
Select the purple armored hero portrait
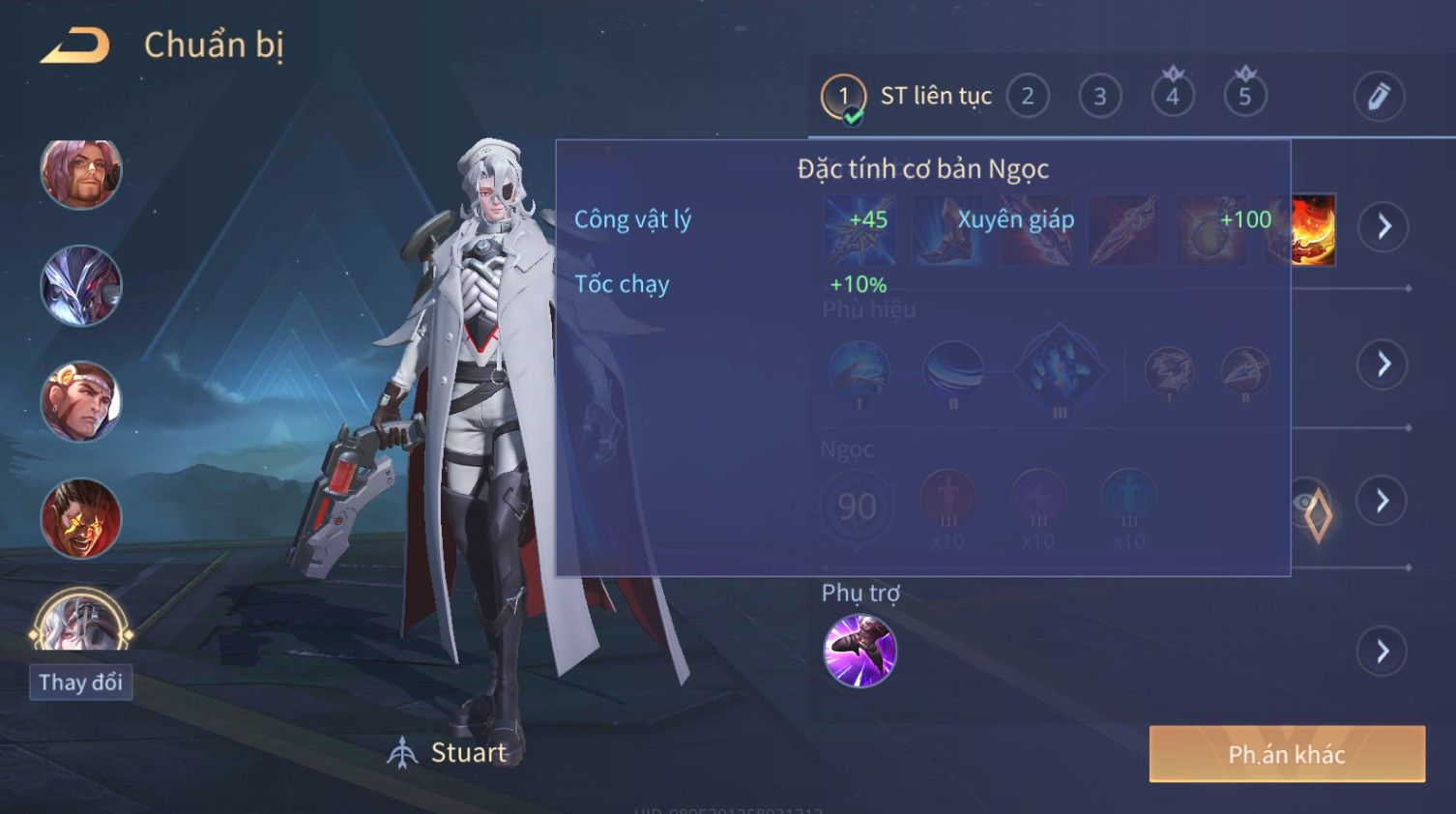(81, 286)
